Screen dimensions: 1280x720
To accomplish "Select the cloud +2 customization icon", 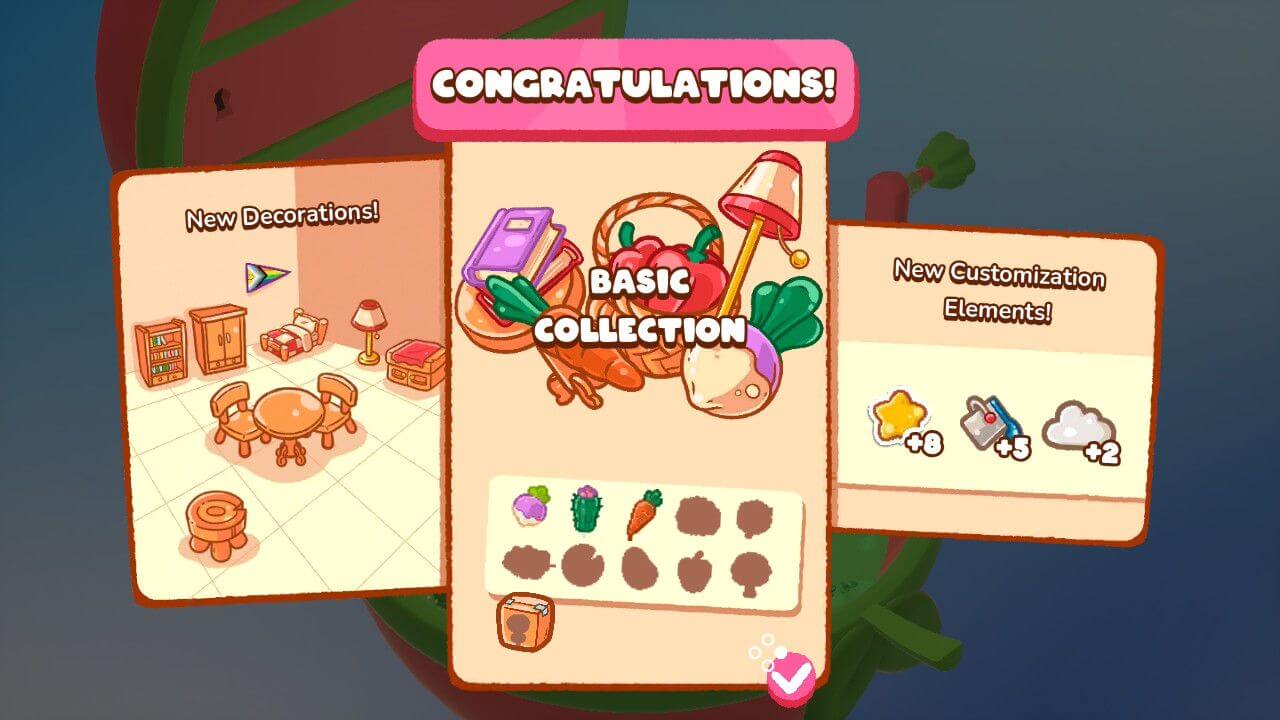I will 1078,425.
